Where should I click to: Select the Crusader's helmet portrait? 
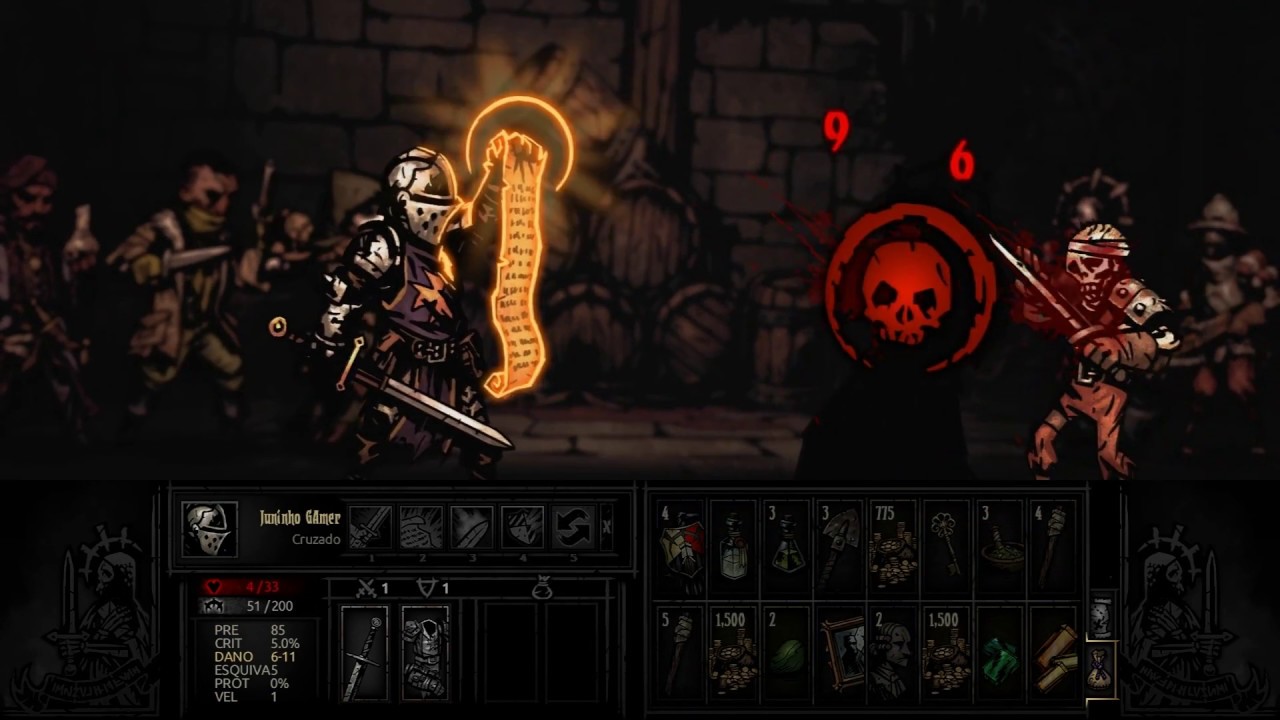[x=210, y=529]
